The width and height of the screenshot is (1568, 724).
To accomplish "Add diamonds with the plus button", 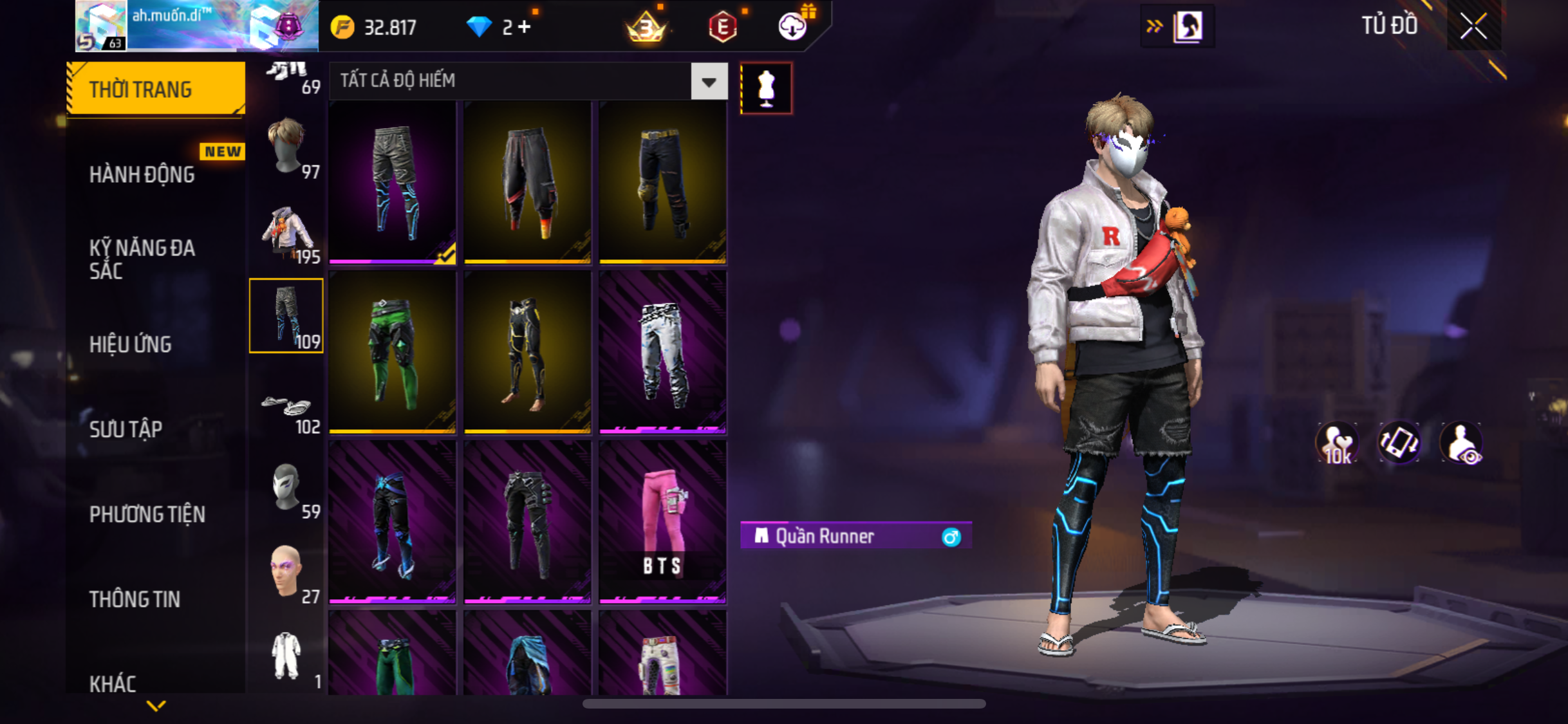I will [x=525, y=27].
